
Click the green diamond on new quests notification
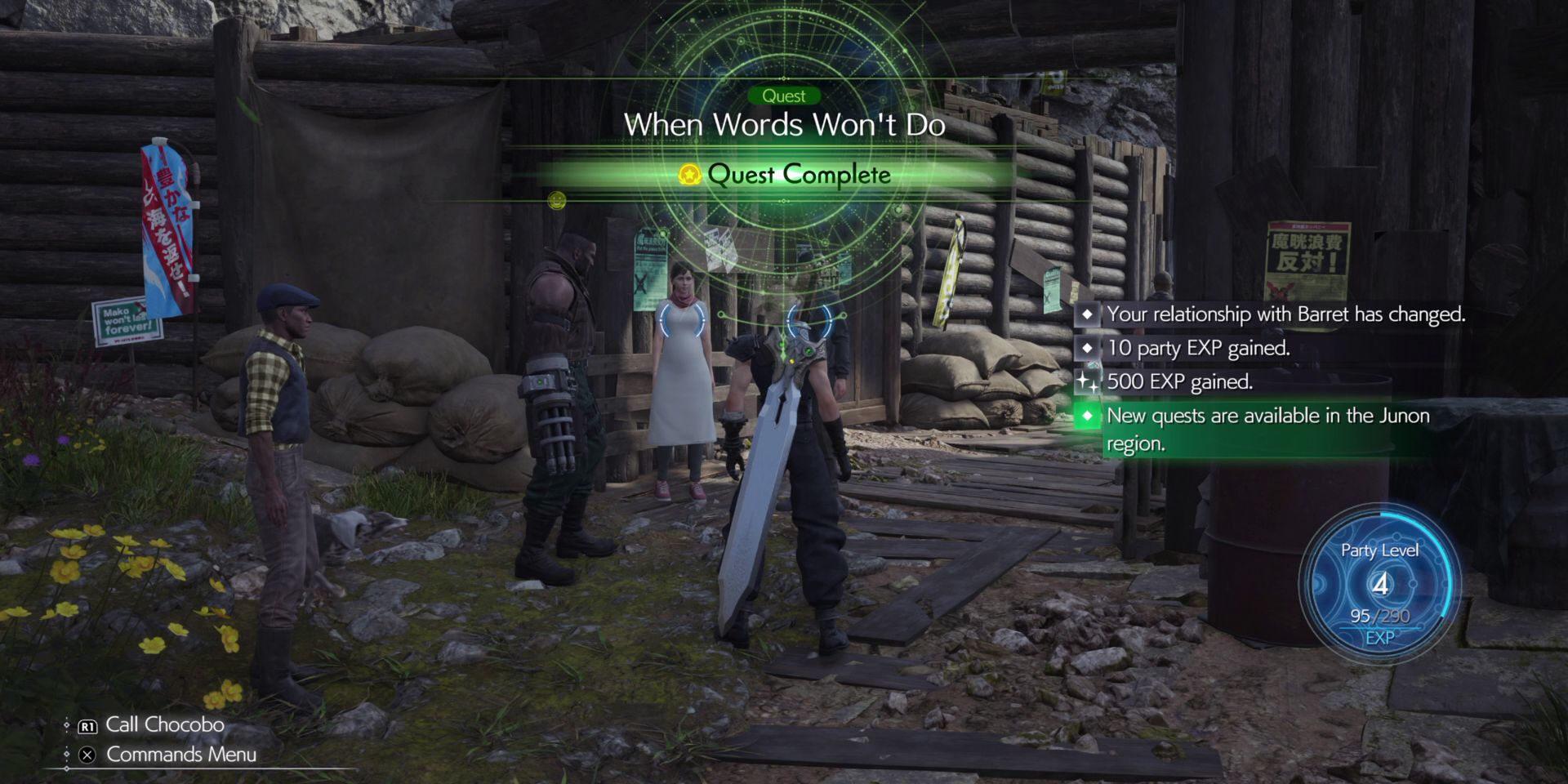1089,416
